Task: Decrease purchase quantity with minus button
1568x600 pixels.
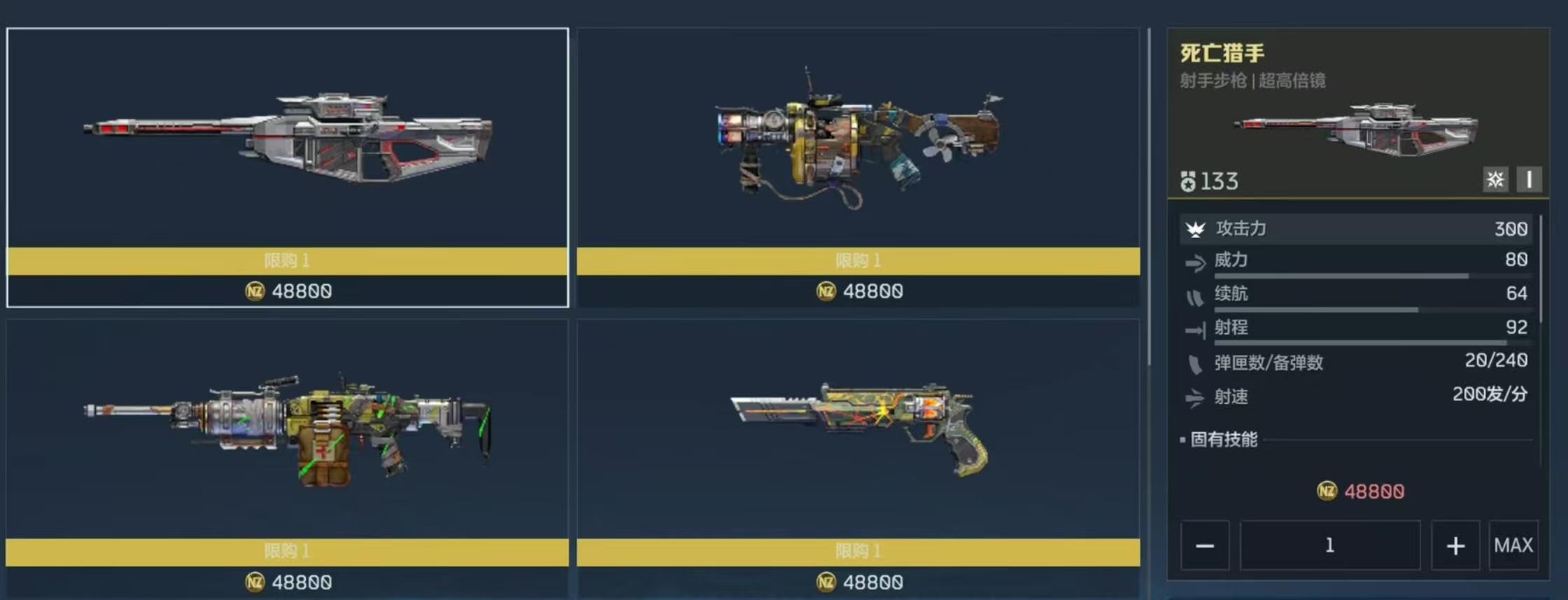Action: [x=1205, y=545]
